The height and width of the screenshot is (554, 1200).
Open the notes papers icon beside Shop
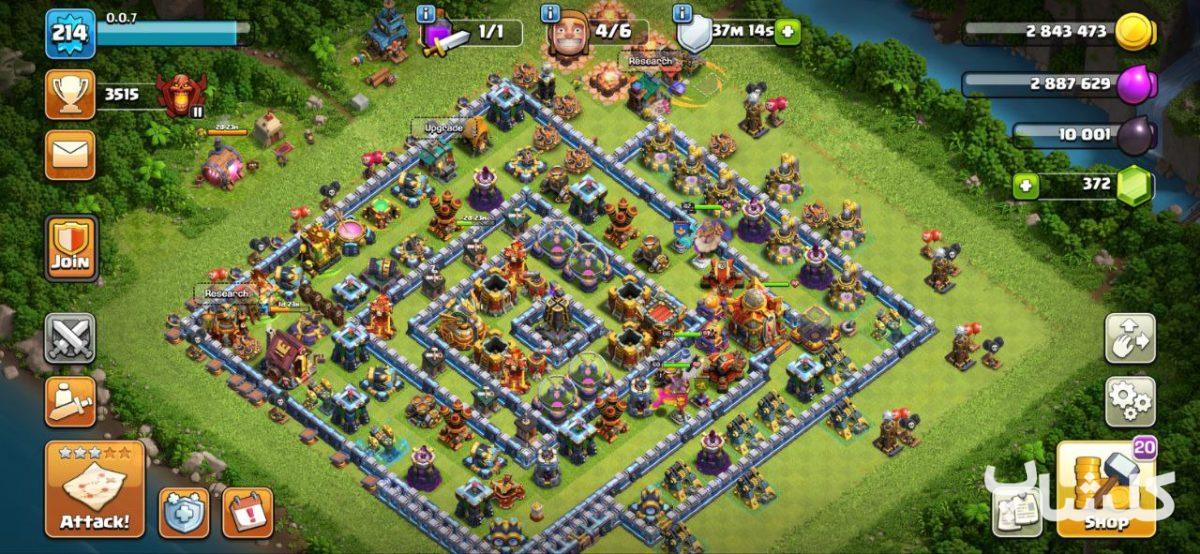tap(1016, 513)
